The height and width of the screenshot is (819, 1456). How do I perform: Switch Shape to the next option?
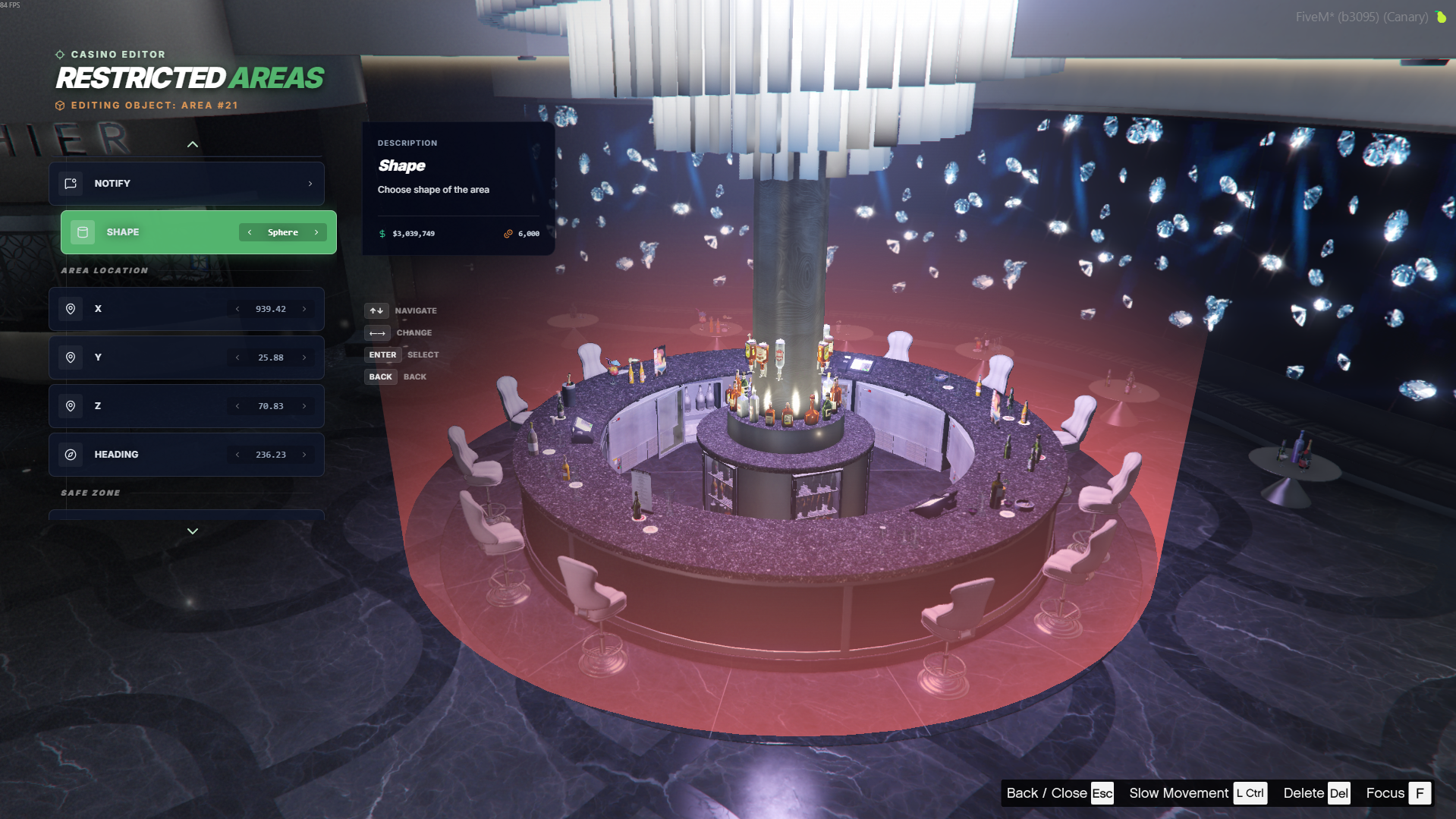click(x=316, y=232)
